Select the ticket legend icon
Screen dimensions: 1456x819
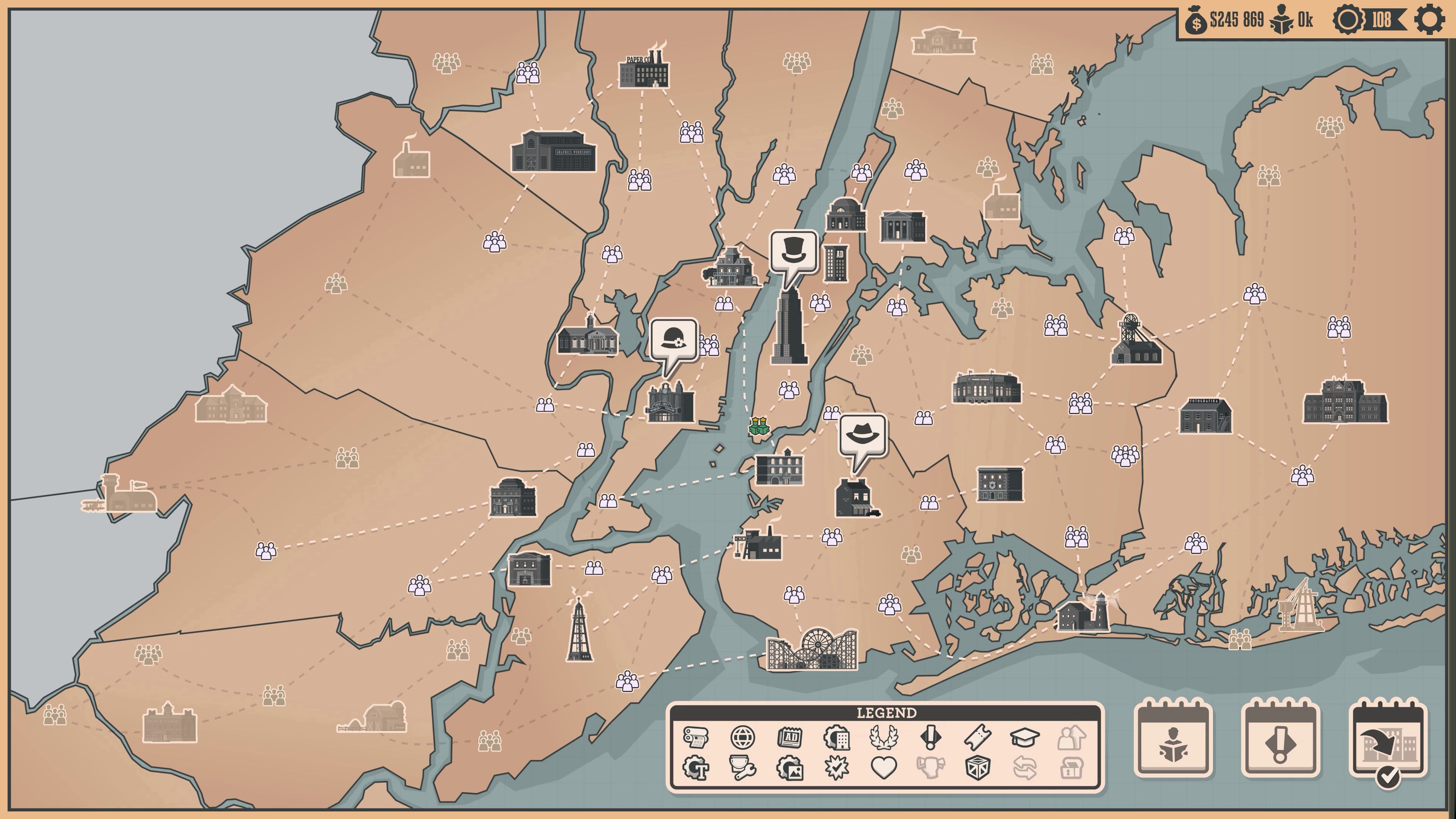pyautogui.click(x=977, y=737)
